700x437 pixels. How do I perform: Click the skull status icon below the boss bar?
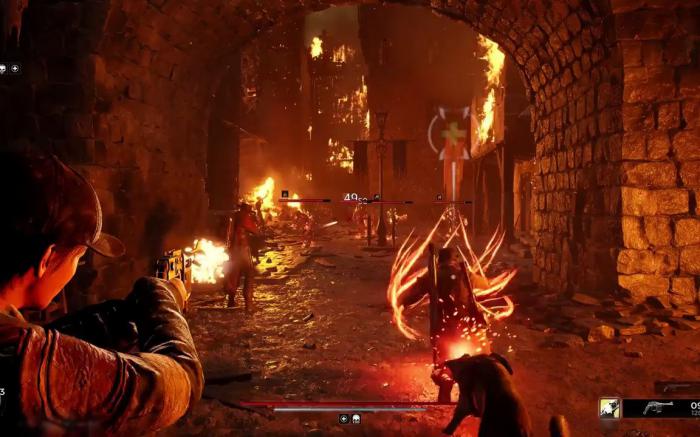coord(355,419)
